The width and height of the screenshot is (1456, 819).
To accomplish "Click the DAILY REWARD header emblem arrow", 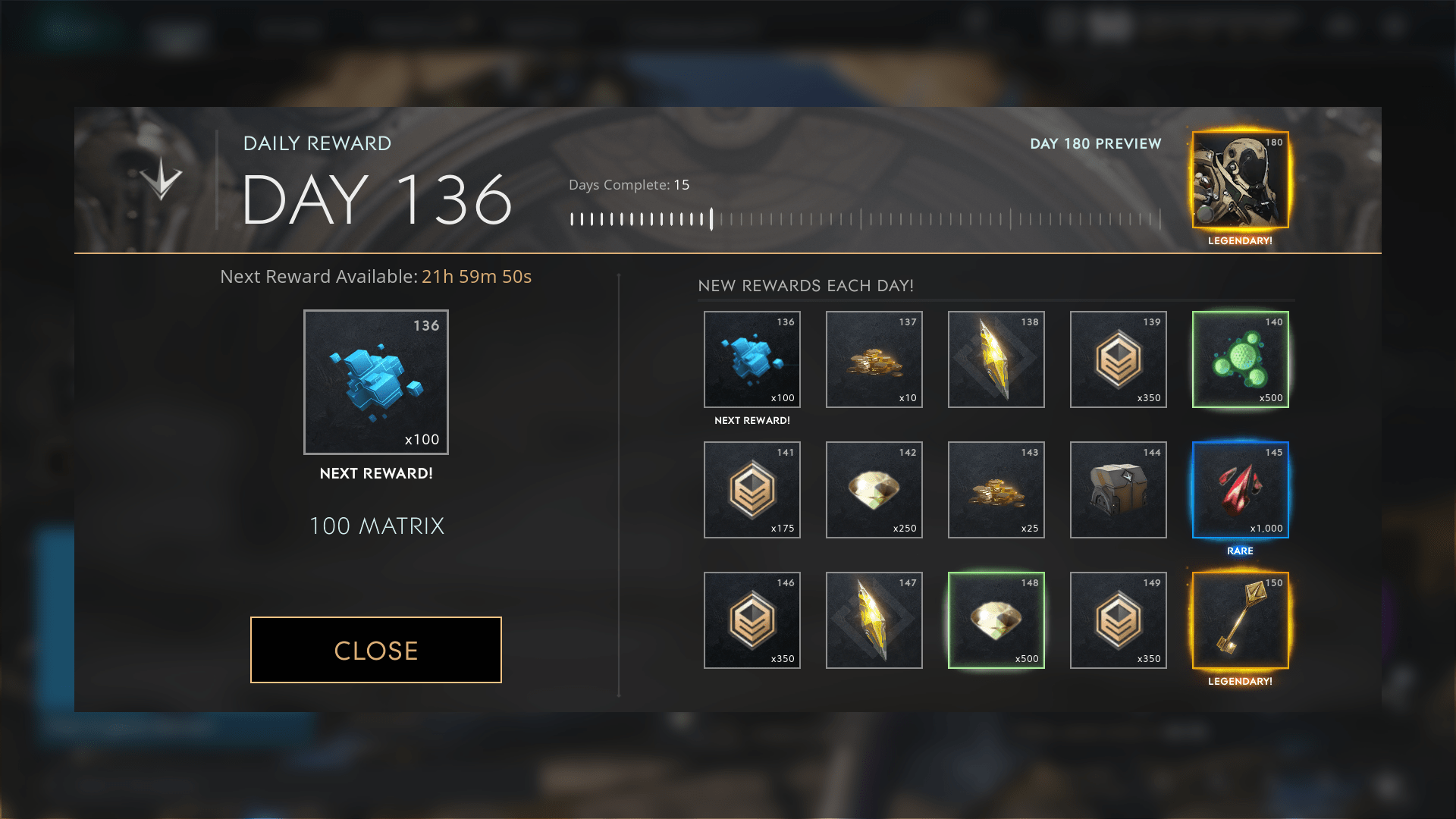I will pos(162,180).
